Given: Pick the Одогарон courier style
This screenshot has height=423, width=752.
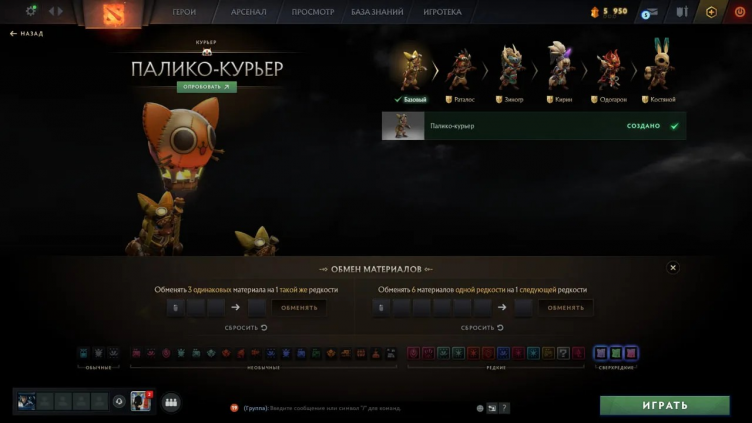Looking at the screenshot, I should coord(609,68).
